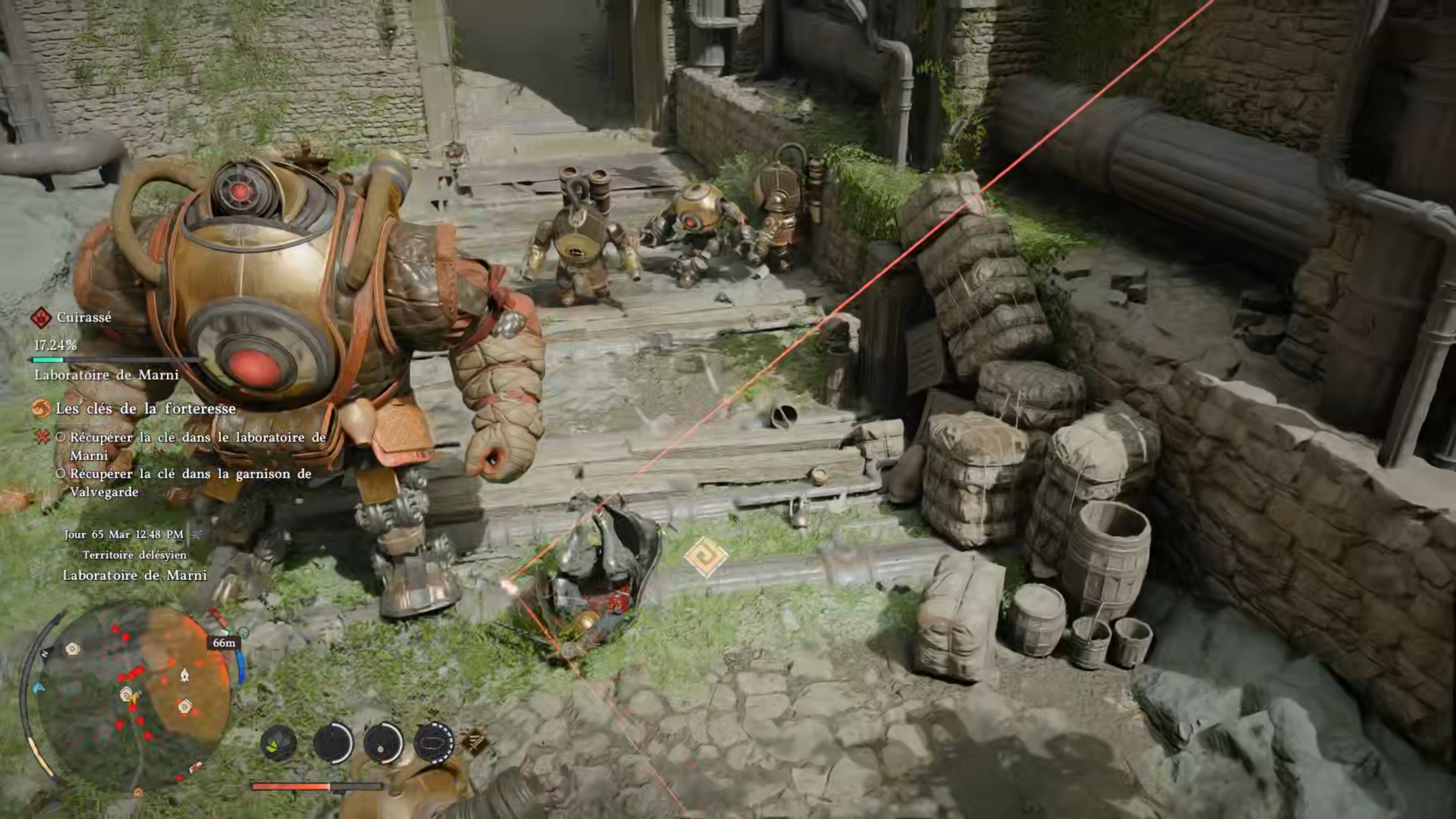This screenshot has width=1456, height=819.
Task: Select the campfire marker on the minimap
Action: [x=184, y=675]
